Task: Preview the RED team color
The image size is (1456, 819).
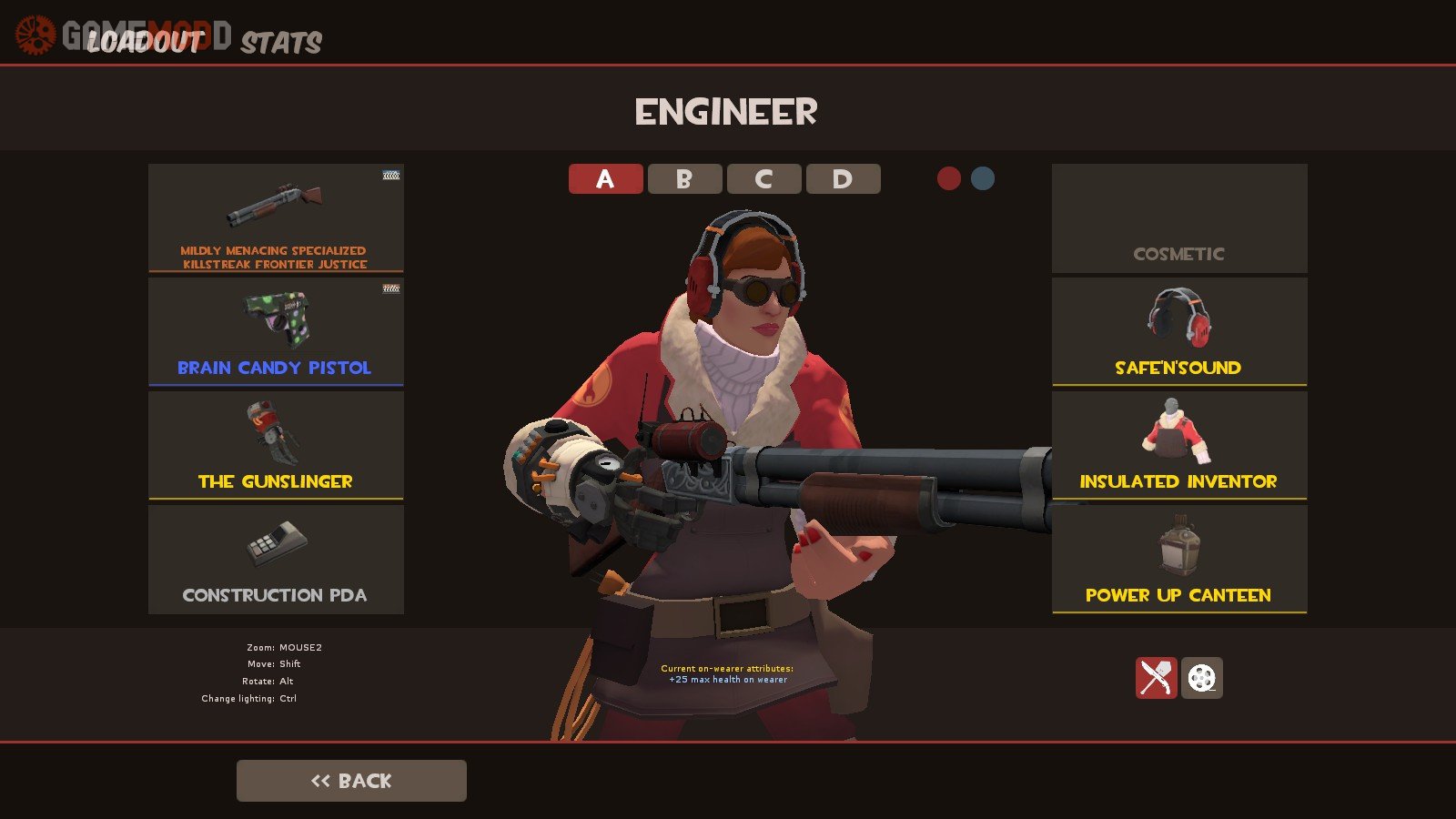Action: point(949,178)
